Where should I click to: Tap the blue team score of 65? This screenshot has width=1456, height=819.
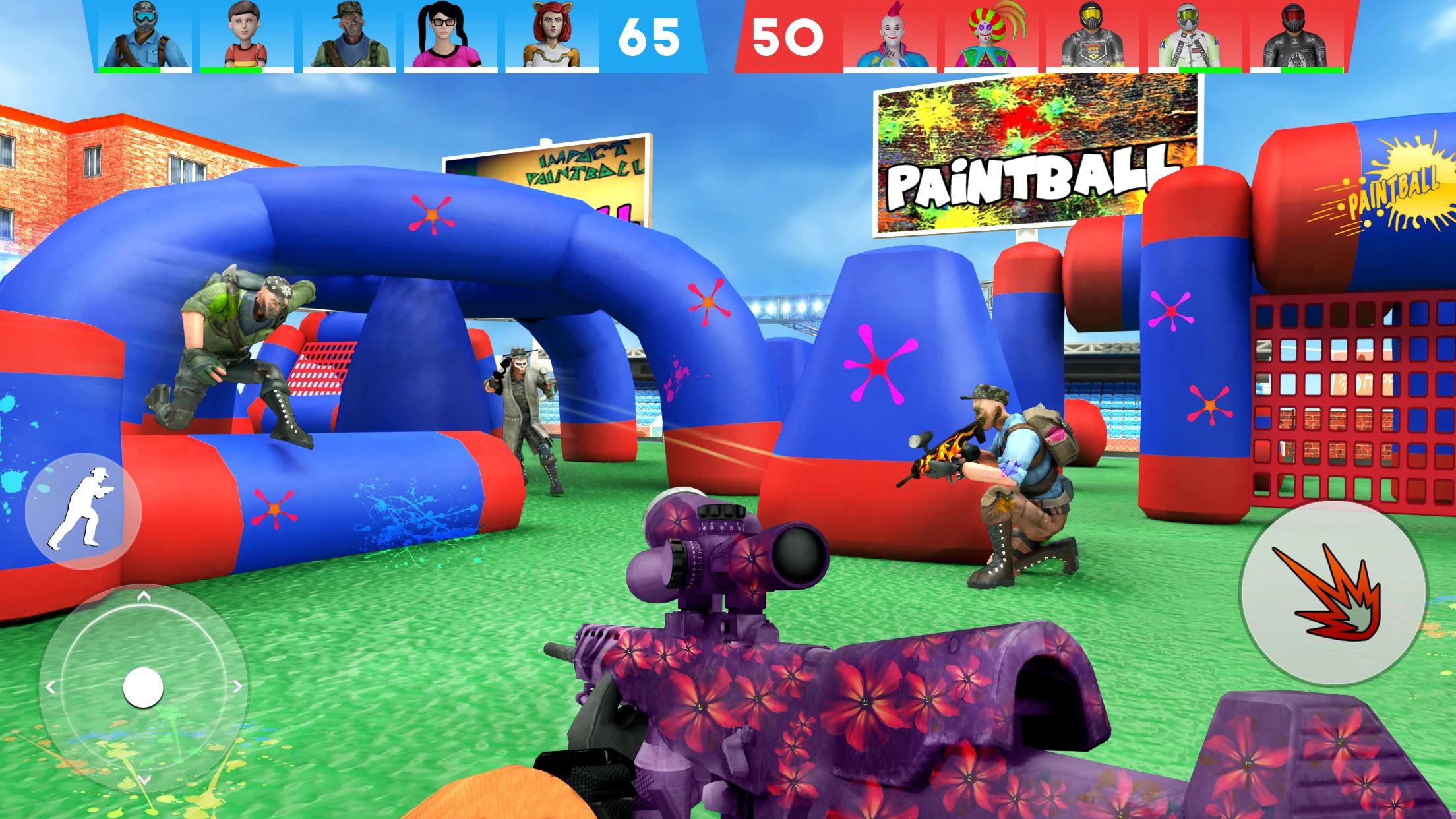click(650, 36)
